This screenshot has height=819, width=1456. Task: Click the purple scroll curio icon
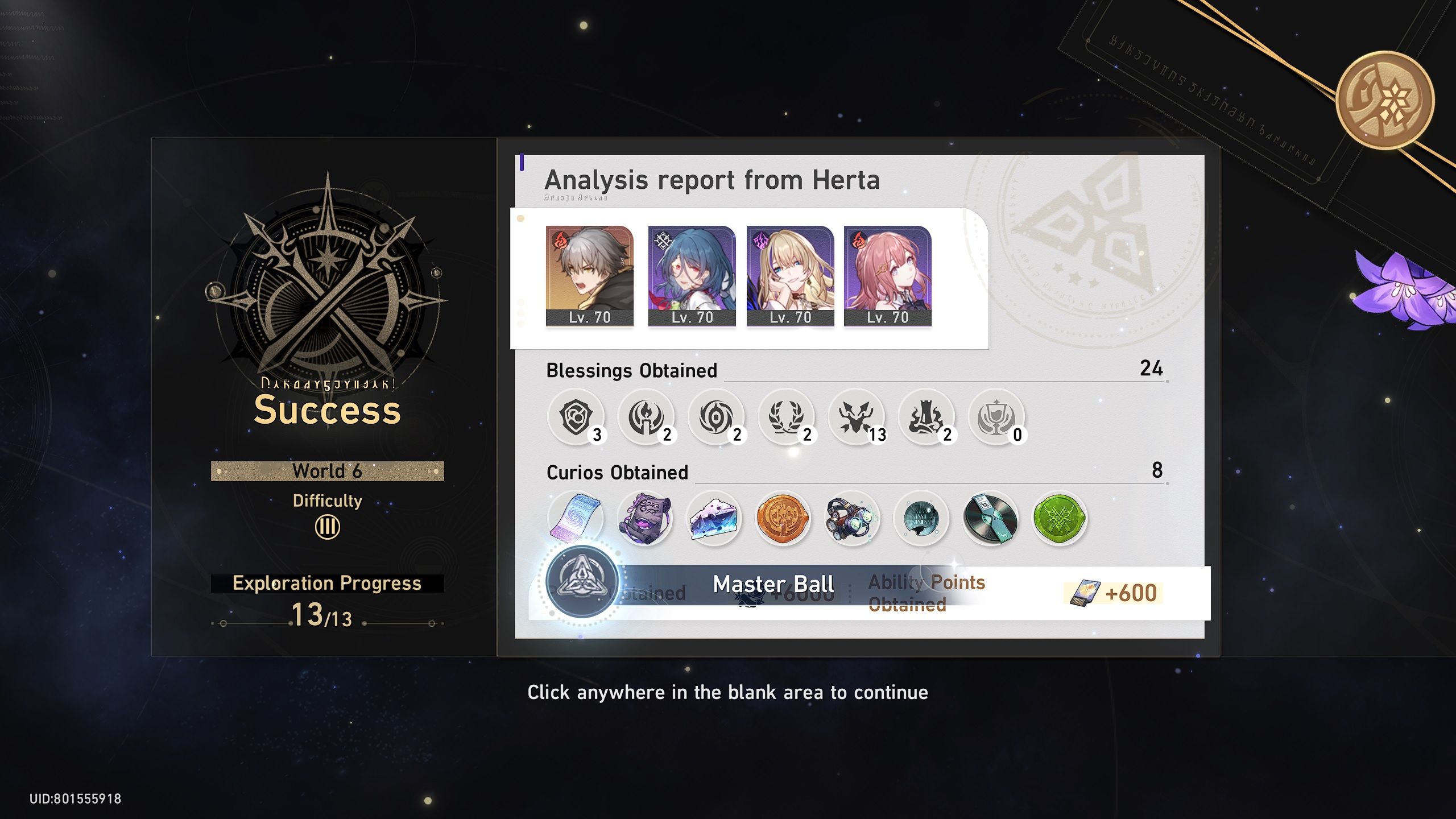(646, 518)
